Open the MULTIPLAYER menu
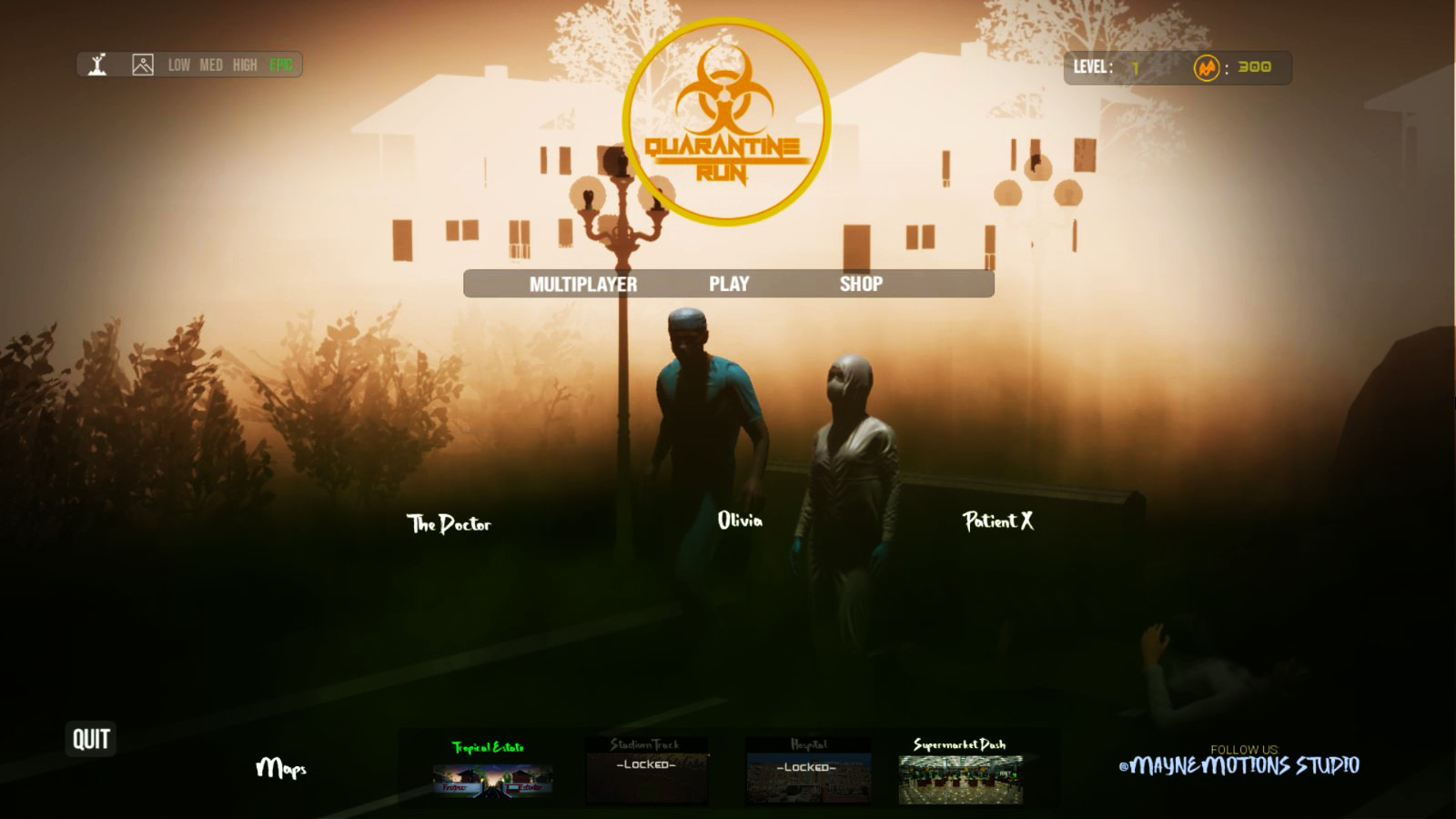1456x819 pixels. click(583, 283)
